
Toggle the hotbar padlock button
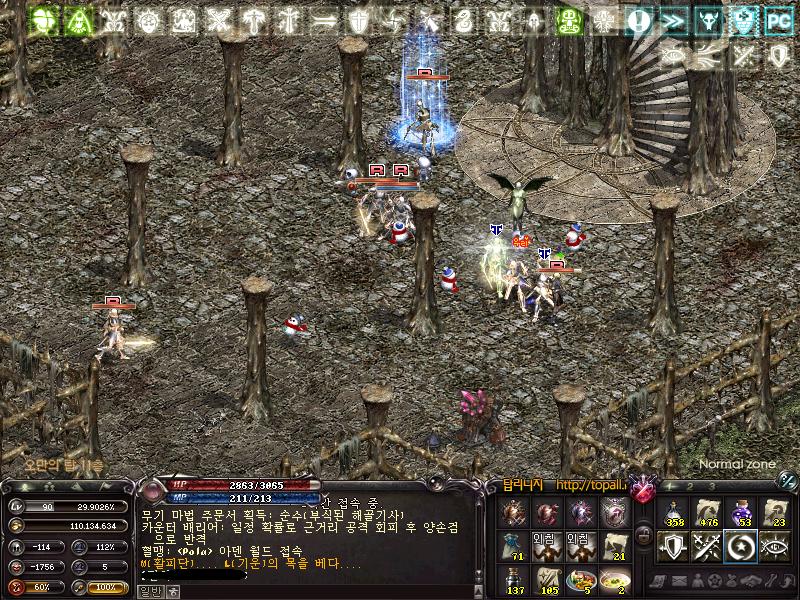click(644, 536)
